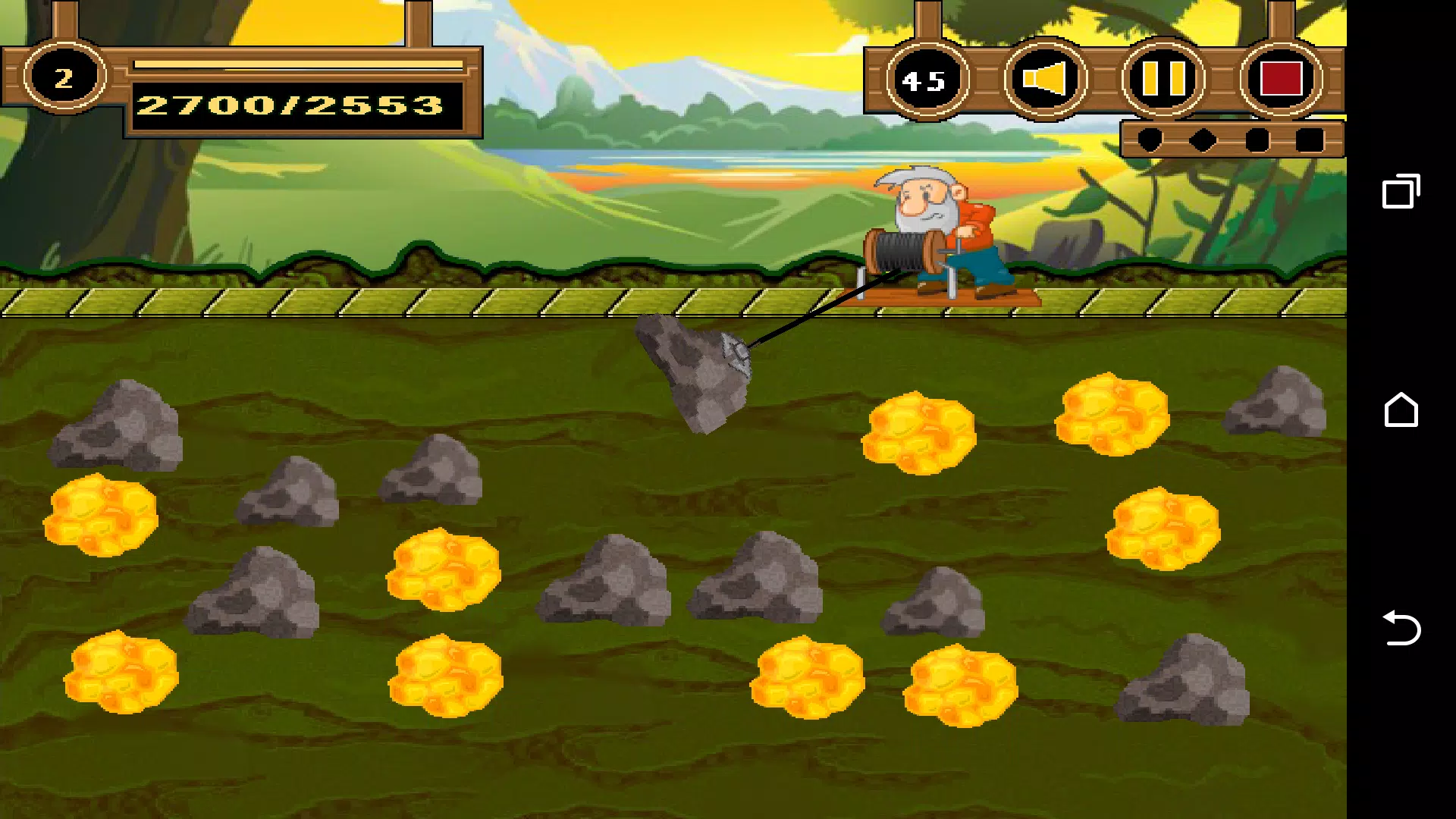1456x819 pixels.
Task: Open the Recent Apps overview
Action: pyautogui.click(x=1399, y=192)
